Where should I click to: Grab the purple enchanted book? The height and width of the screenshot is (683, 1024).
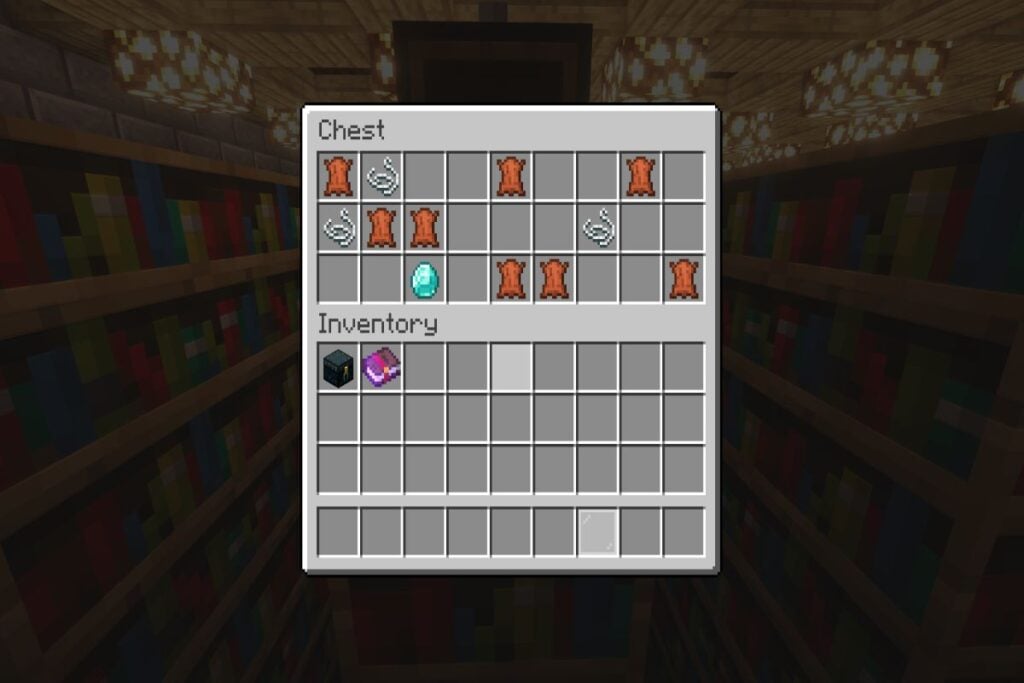(x=382, y=368)
